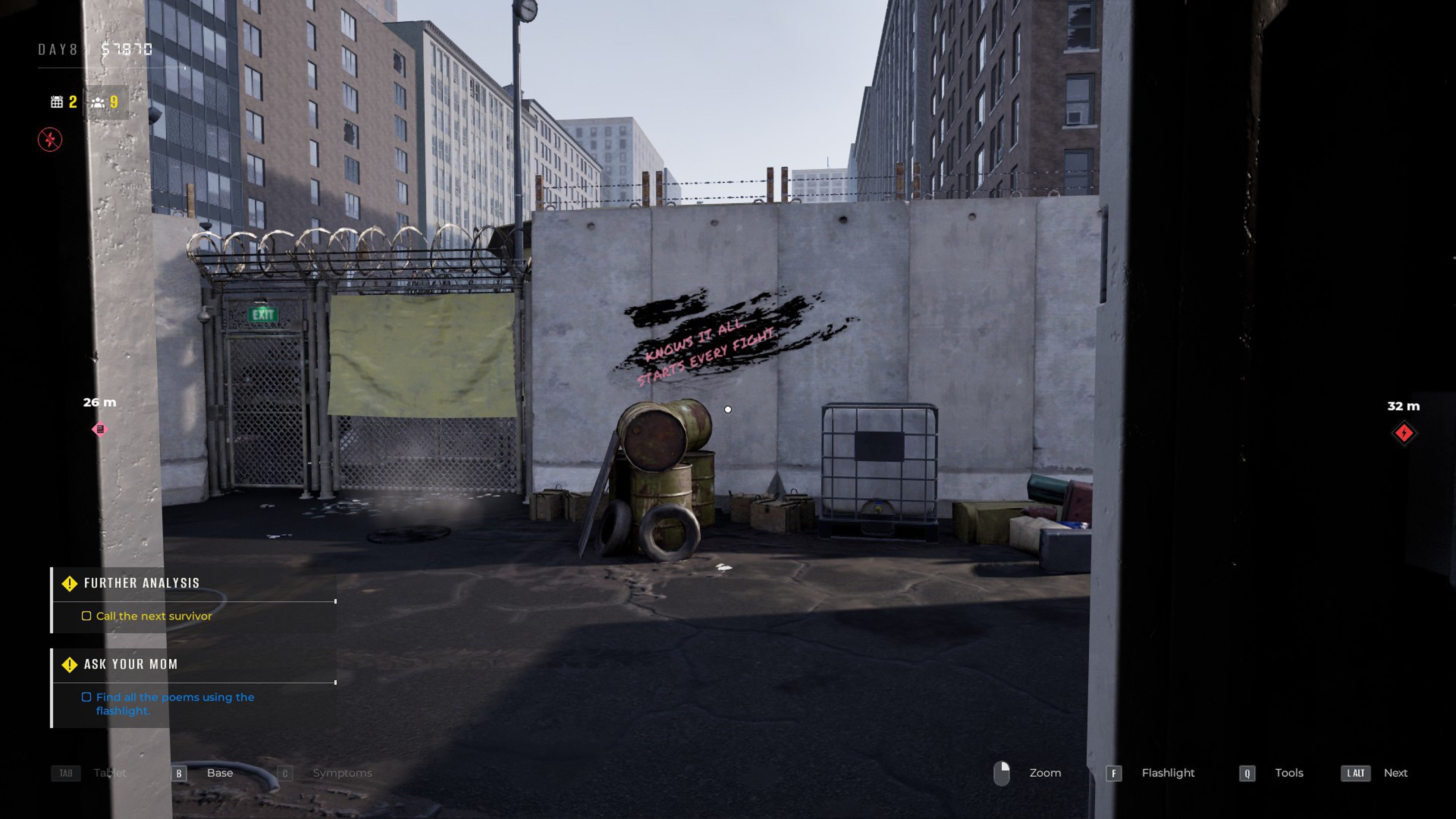The height and width of the screenshot is (819, 1456).
Task: Tick the Find all the poems objective
Action: (86, 698)
